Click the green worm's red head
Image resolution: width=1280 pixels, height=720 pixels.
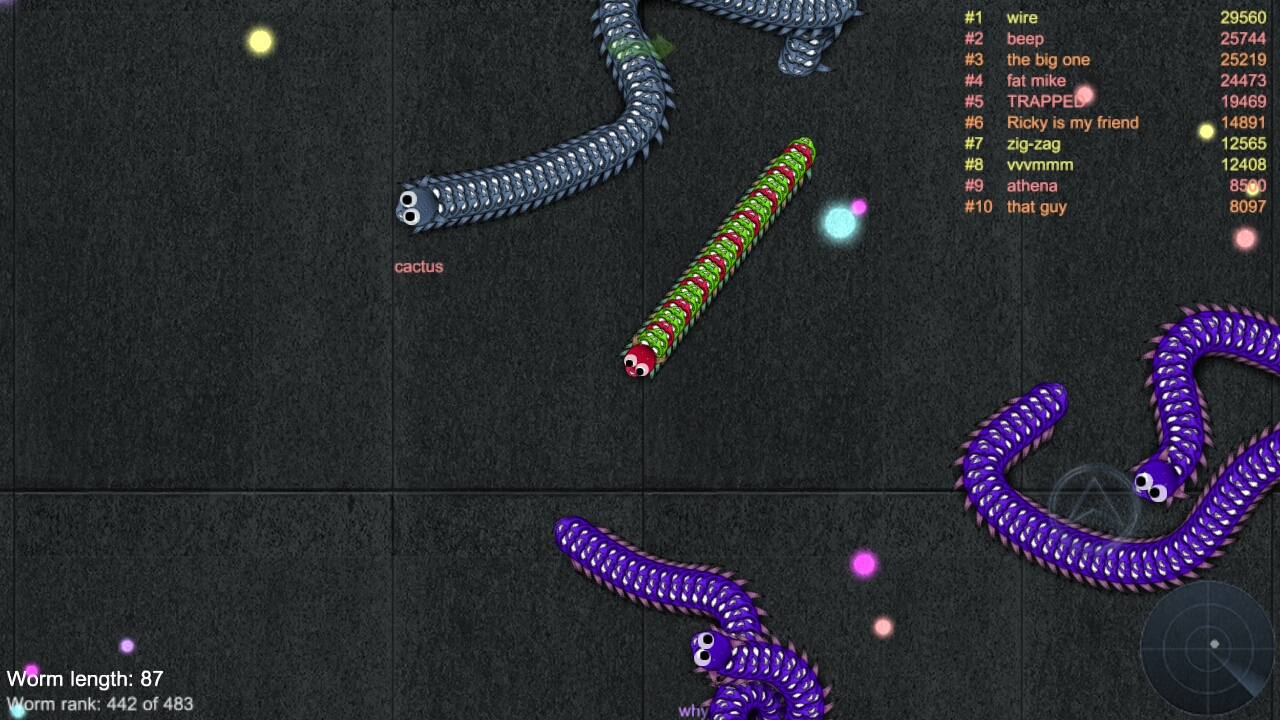pos(637,362)
